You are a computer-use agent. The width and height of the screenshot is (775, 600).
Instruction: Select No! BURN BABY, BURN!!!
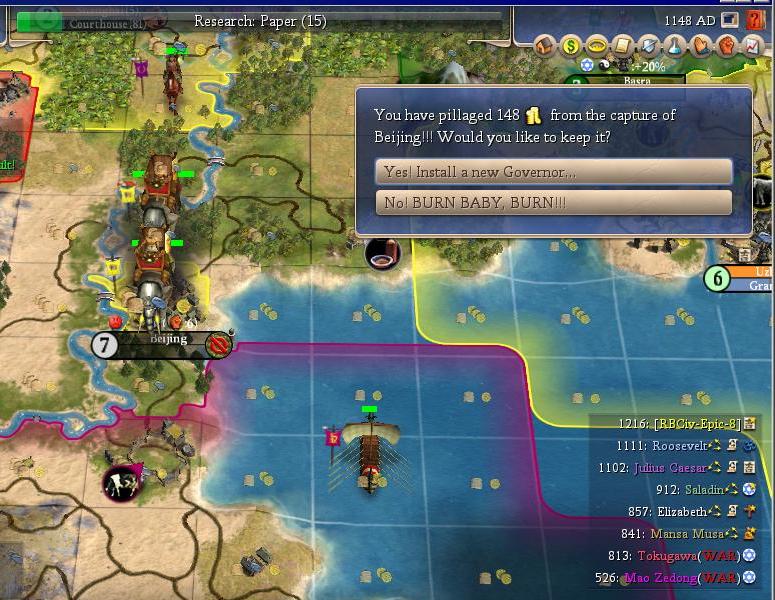[x=553, y=203]
